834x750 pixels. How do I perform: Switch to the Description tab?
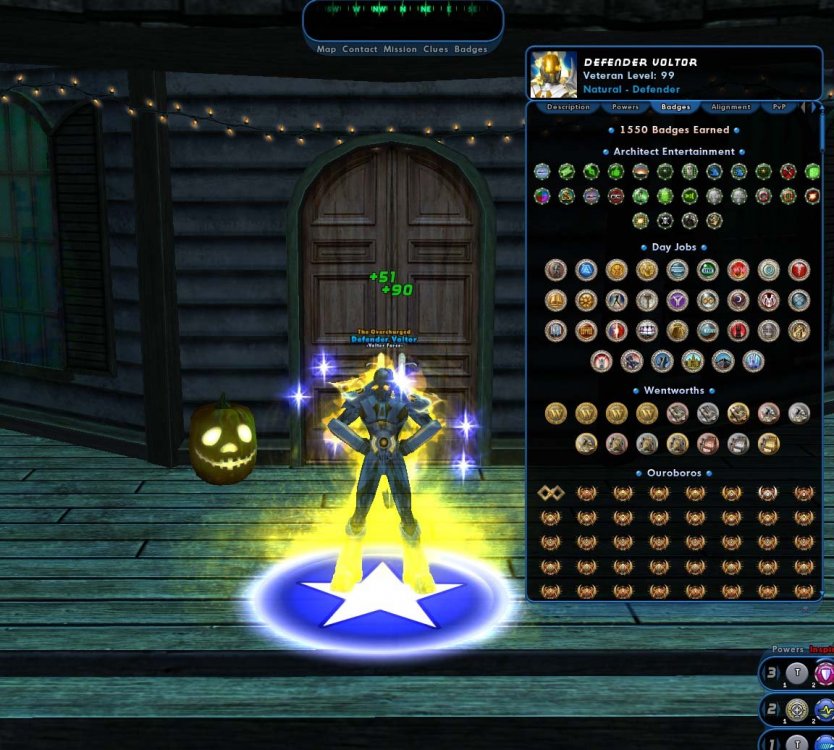568,106
